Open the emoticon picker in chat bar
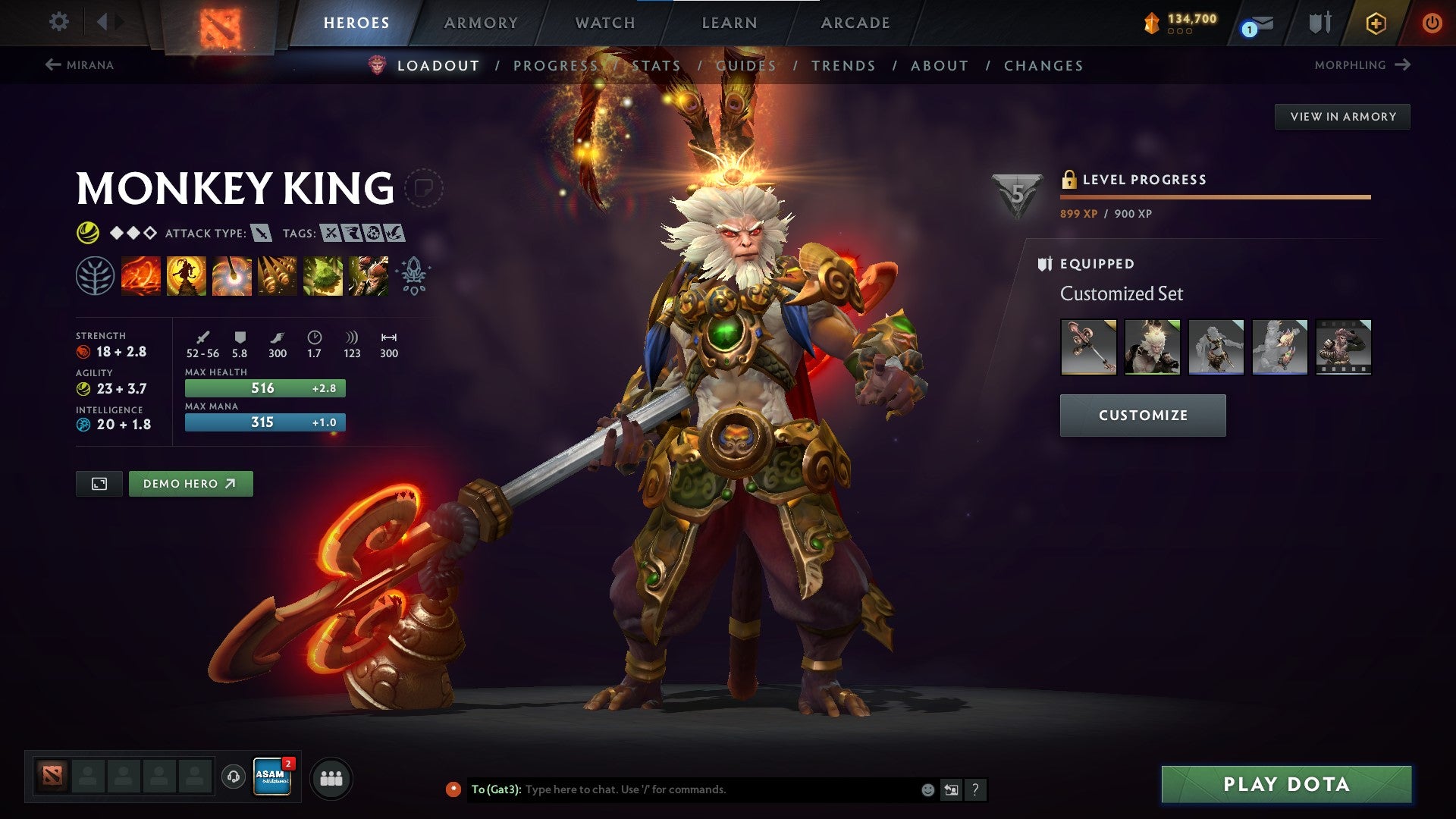 click(x=927, y=789)
